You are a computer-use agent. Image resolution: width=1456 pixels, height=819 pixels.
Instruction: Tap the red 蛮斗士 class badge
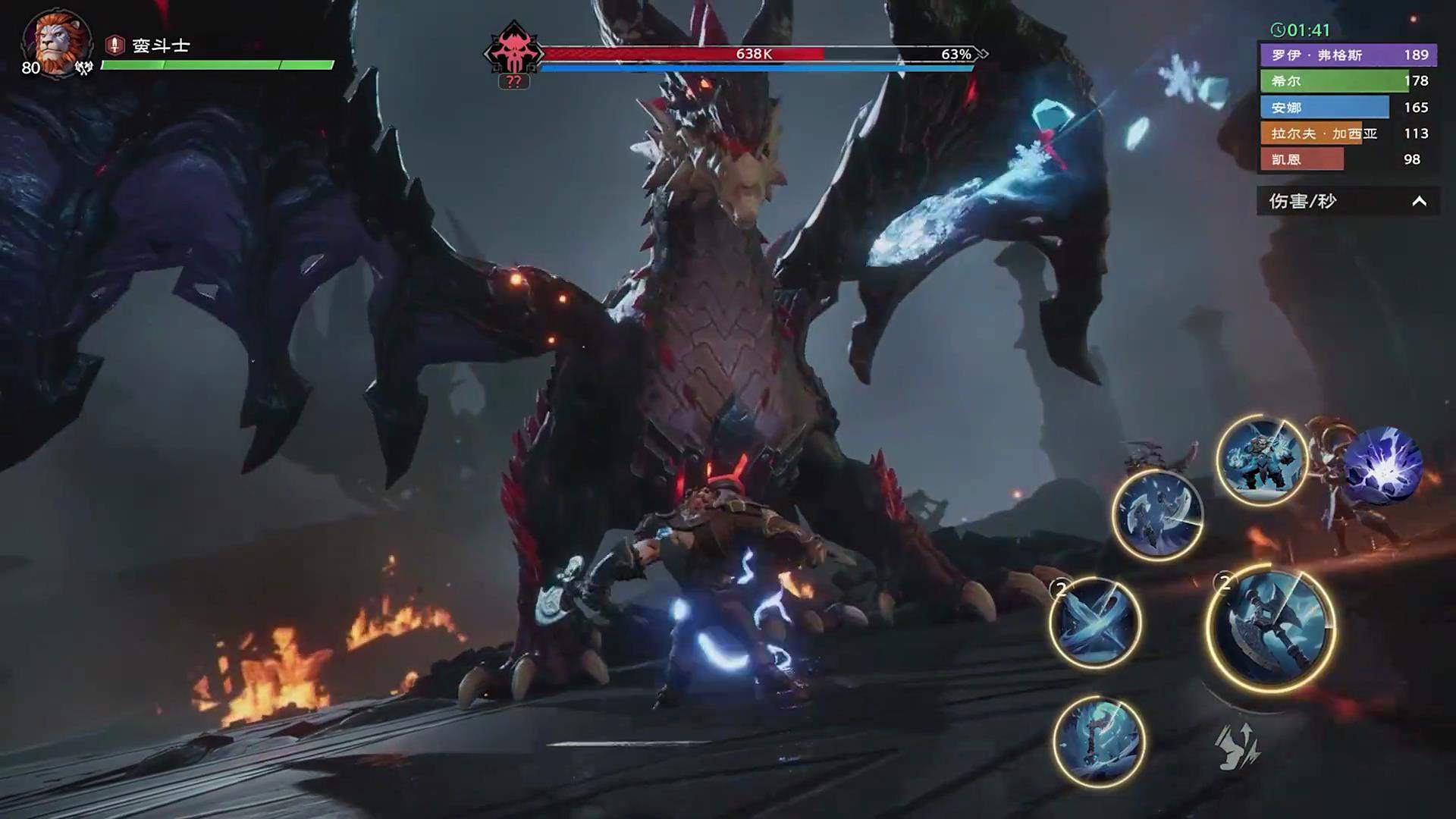(x=115, y=45)
